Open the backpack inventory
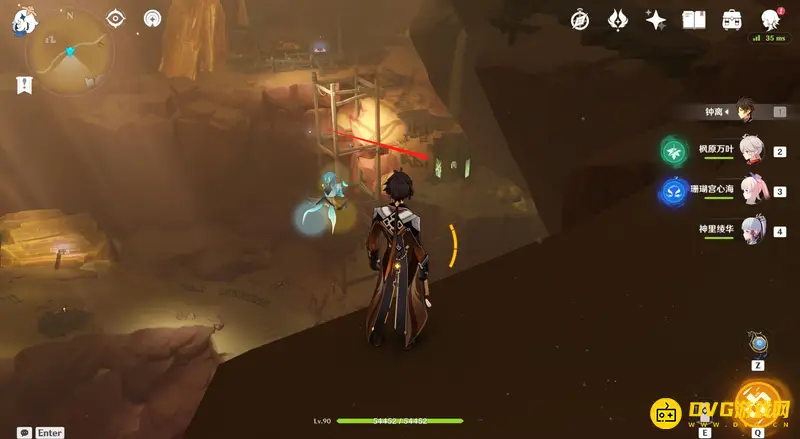The height and width of the screenshot is (439, 800). pos(732,19)
